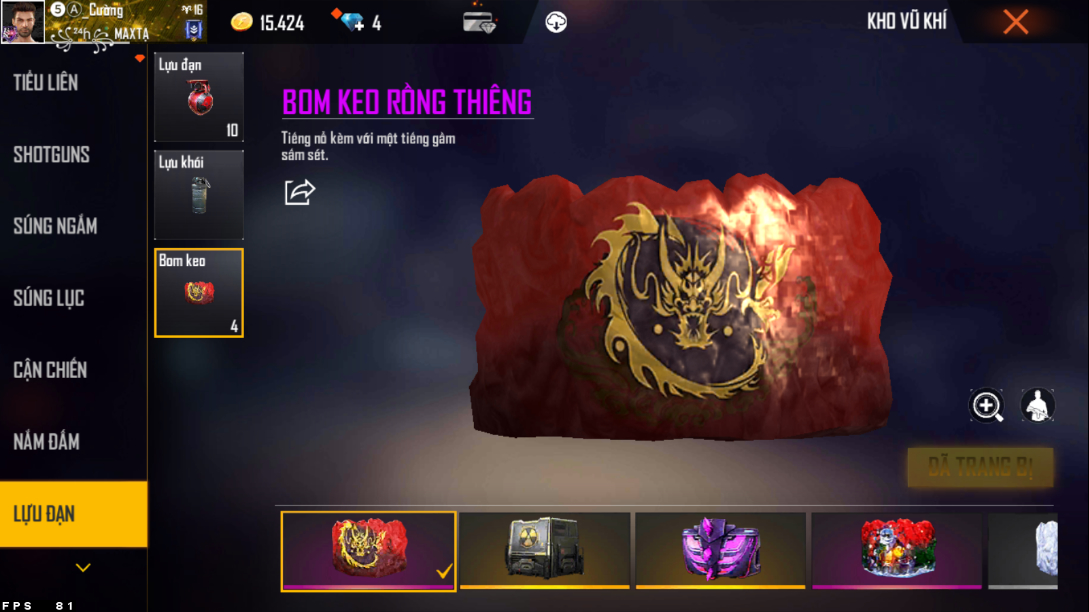The height and width of the screenshot is (612, 1089).
Task: Select the golden dragon gloo wall skin
Action: coord(368,549)
